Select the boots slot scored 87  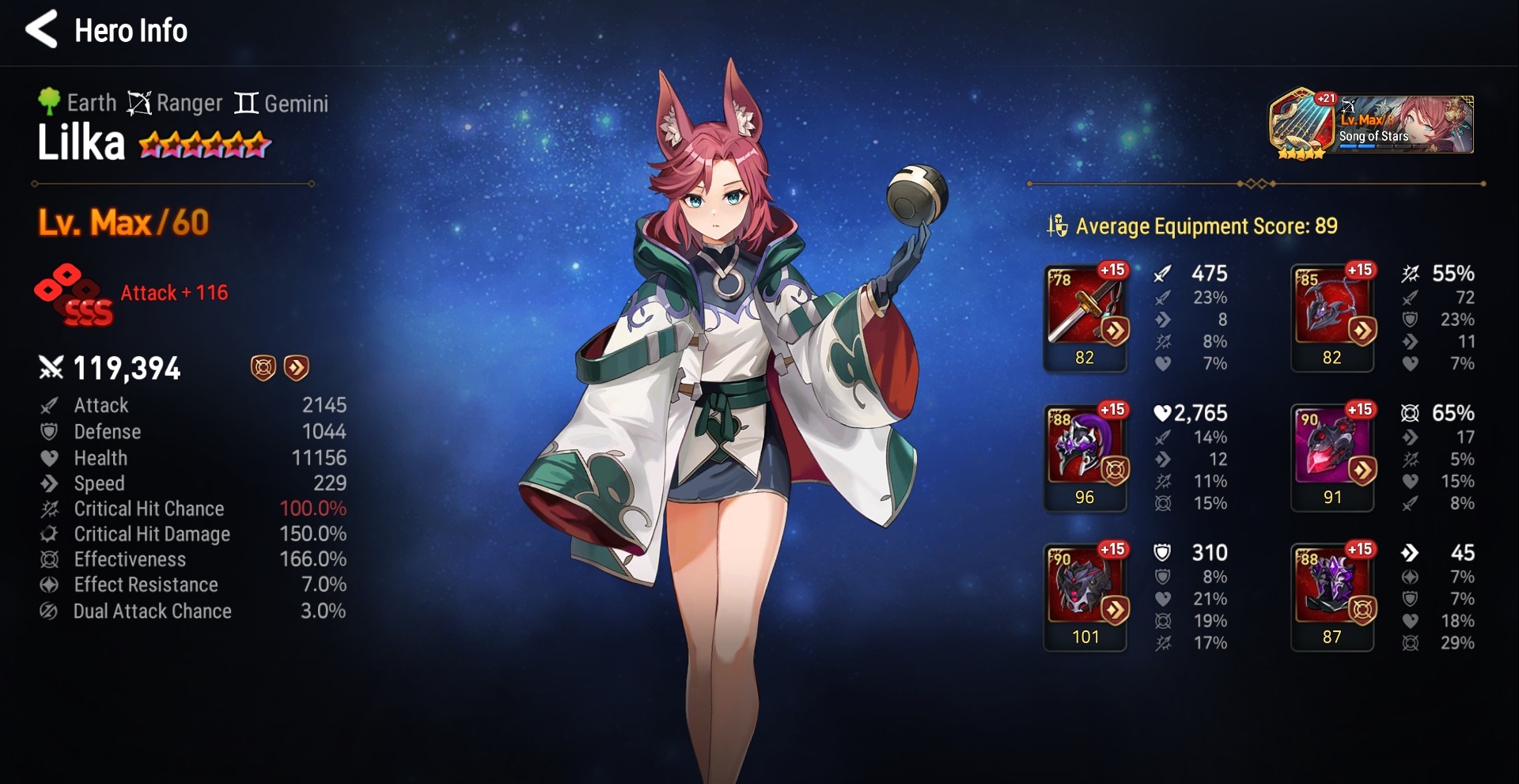click(x=1332, y=596)
